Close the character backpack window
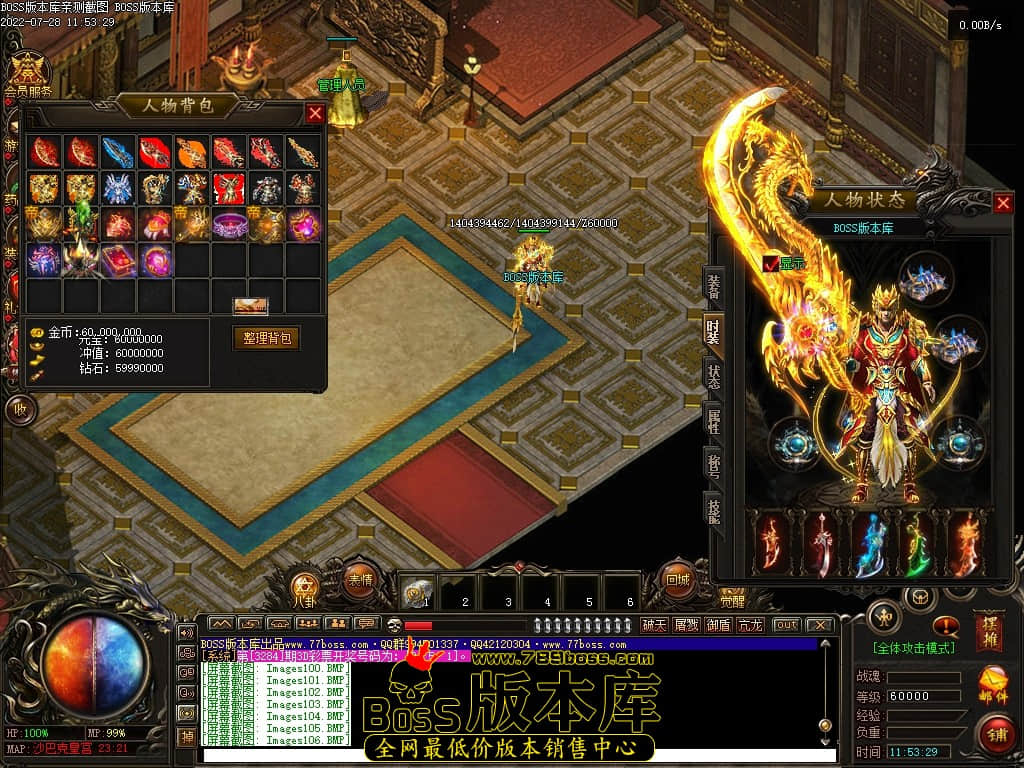 pyautogui.click(x=315, y=113)
